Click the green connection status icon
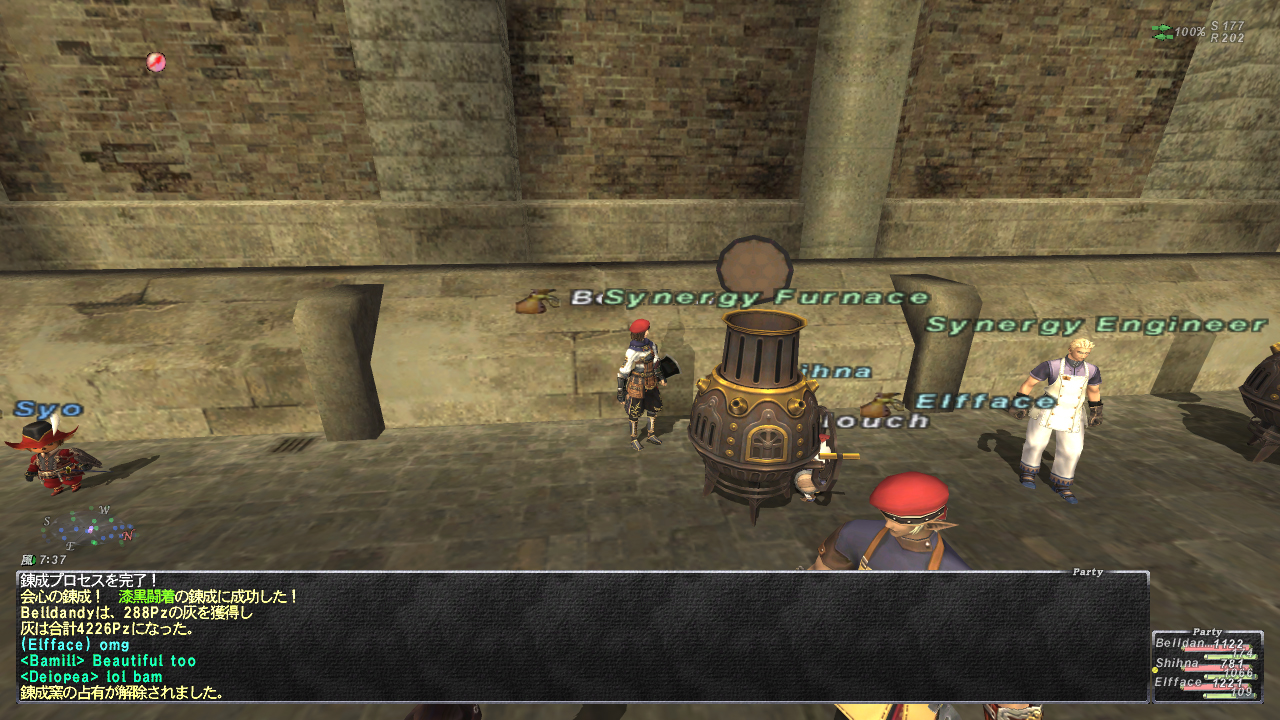Image resolution: width=1280 pixels, height=720 pixels. [x=1161, y=32]
